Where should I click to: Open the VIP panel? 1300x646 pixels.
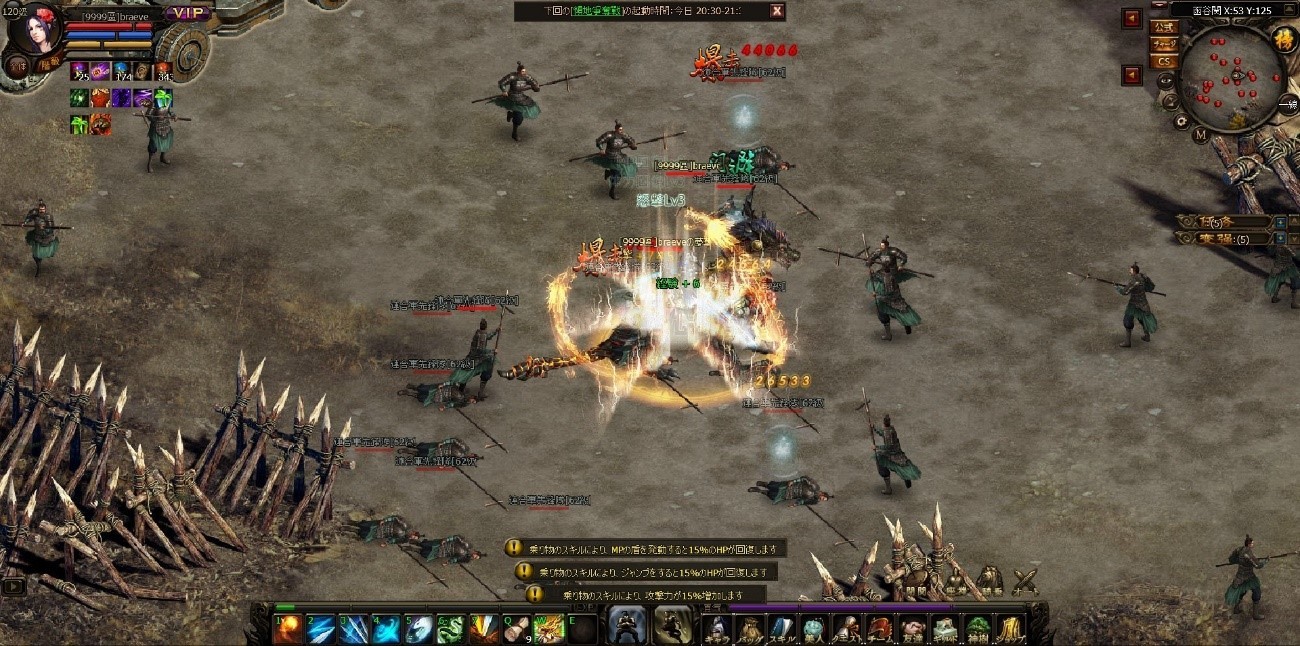click(x=189, y=13)
